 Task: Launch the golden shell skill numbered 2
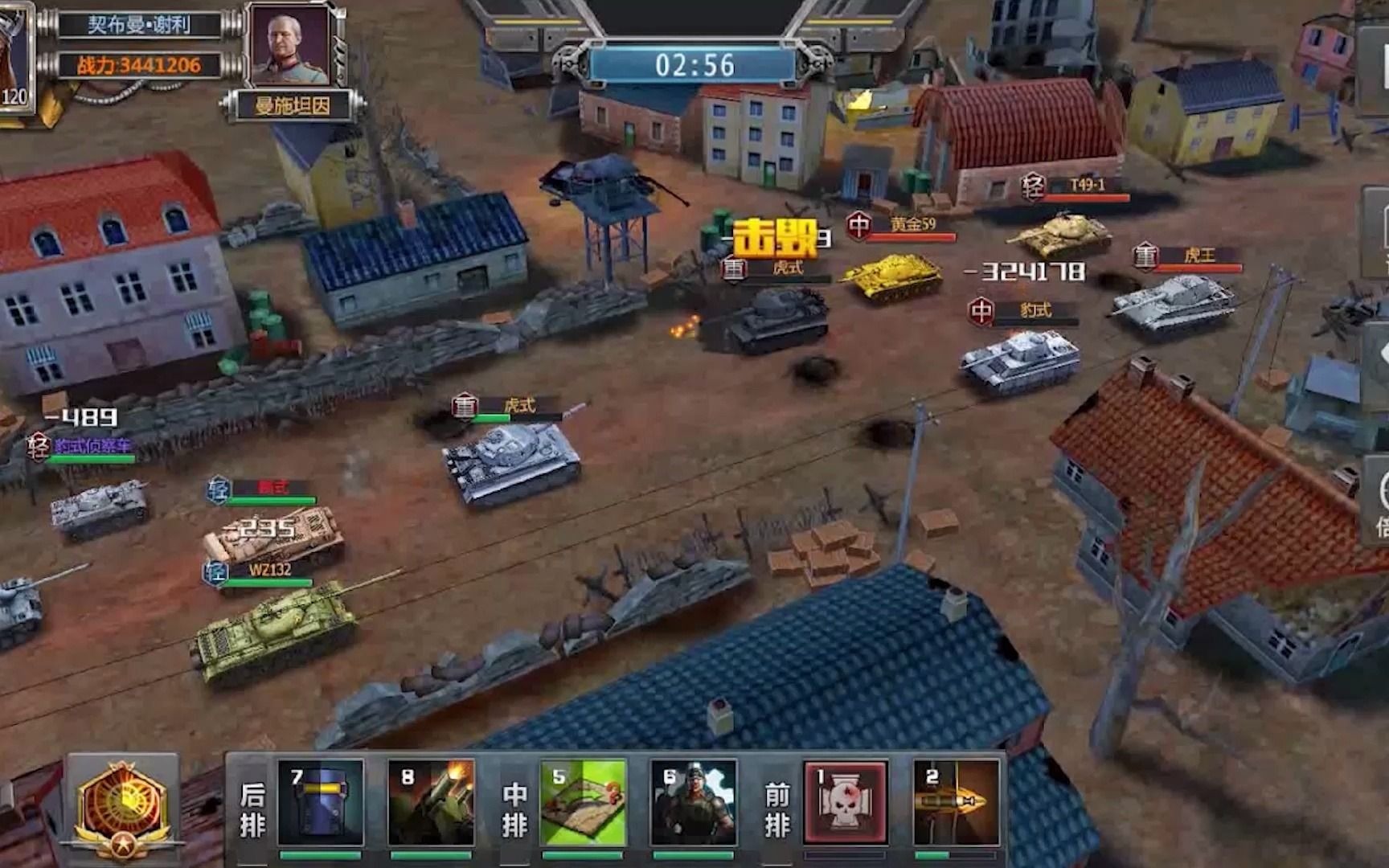(956, 802)
